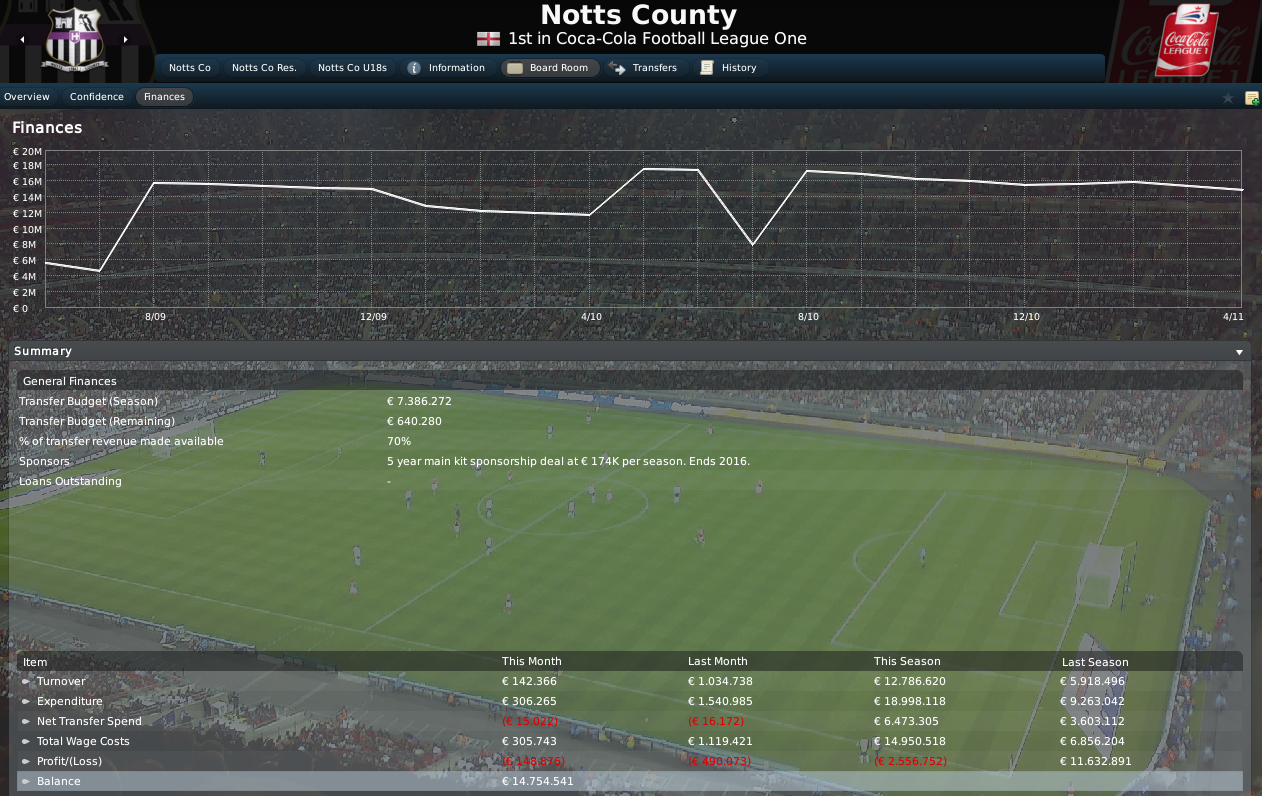The image size is (1262, 796).
Task: Switch to the Overview tab
Action: pos(27,97)
